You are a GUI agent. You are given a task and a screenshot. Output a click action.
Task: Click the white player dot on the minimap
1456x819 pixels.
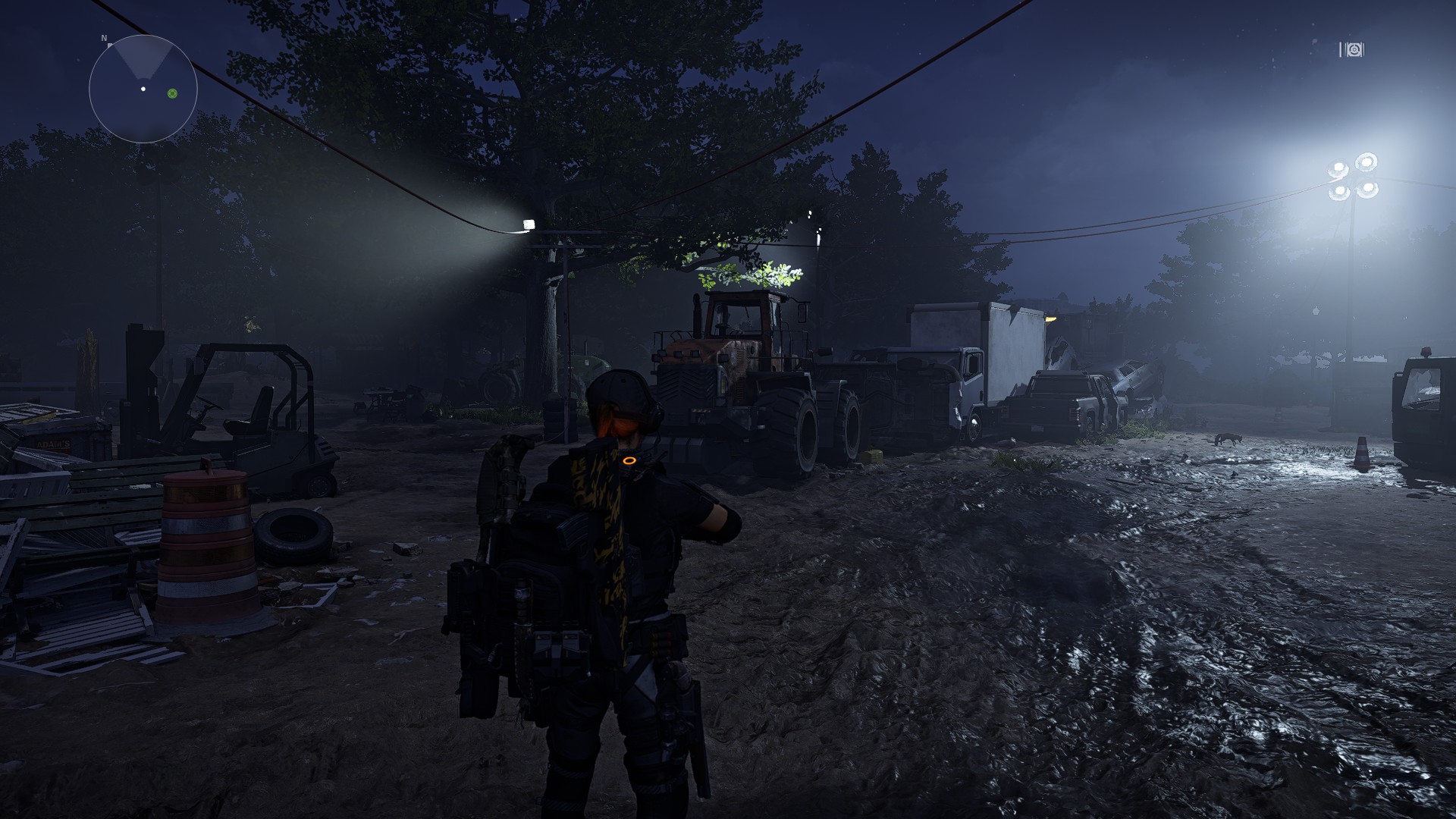[143, 89]
